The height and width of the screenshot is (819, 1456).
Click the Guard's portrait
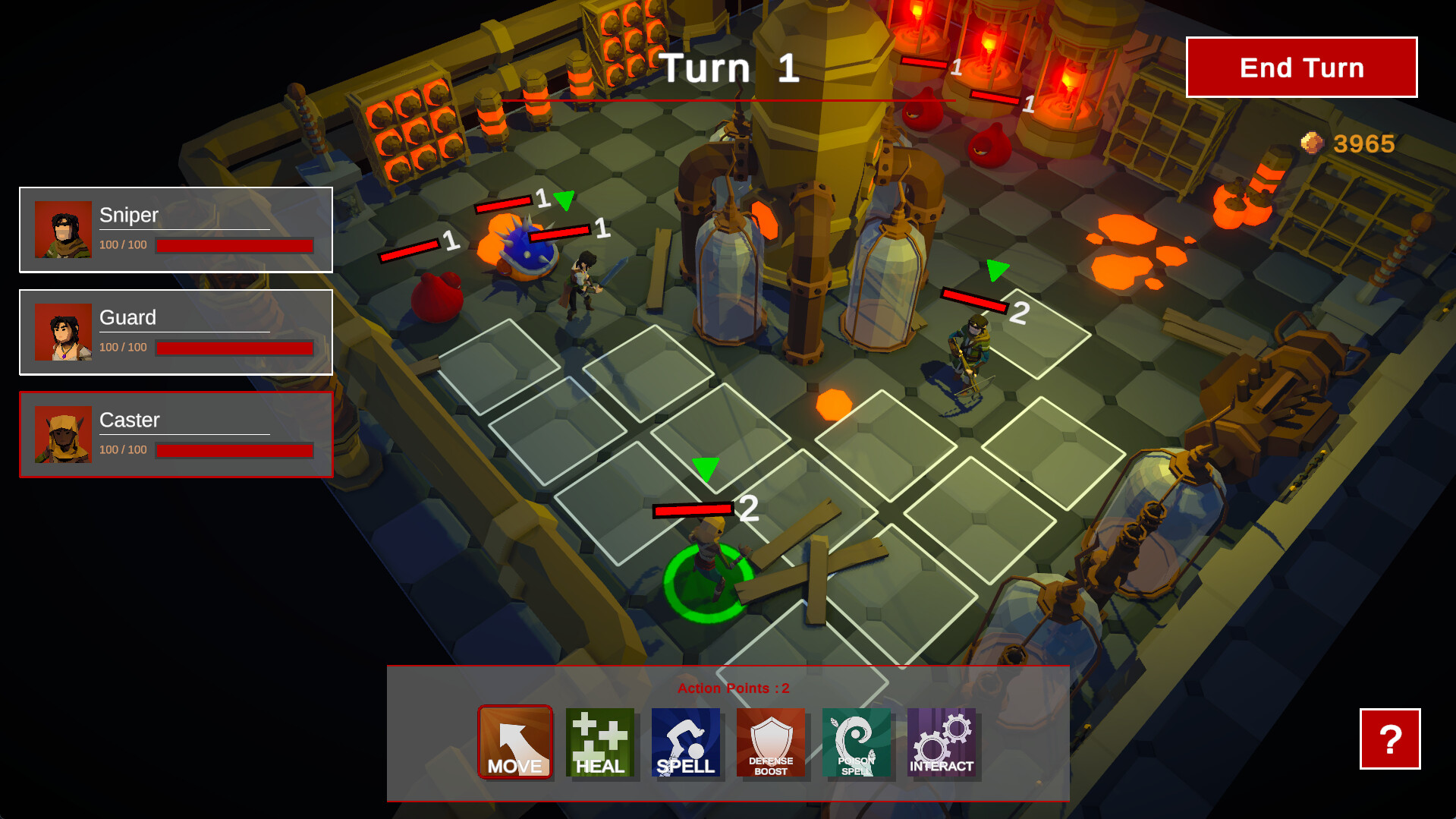click(x=64, y=332)
